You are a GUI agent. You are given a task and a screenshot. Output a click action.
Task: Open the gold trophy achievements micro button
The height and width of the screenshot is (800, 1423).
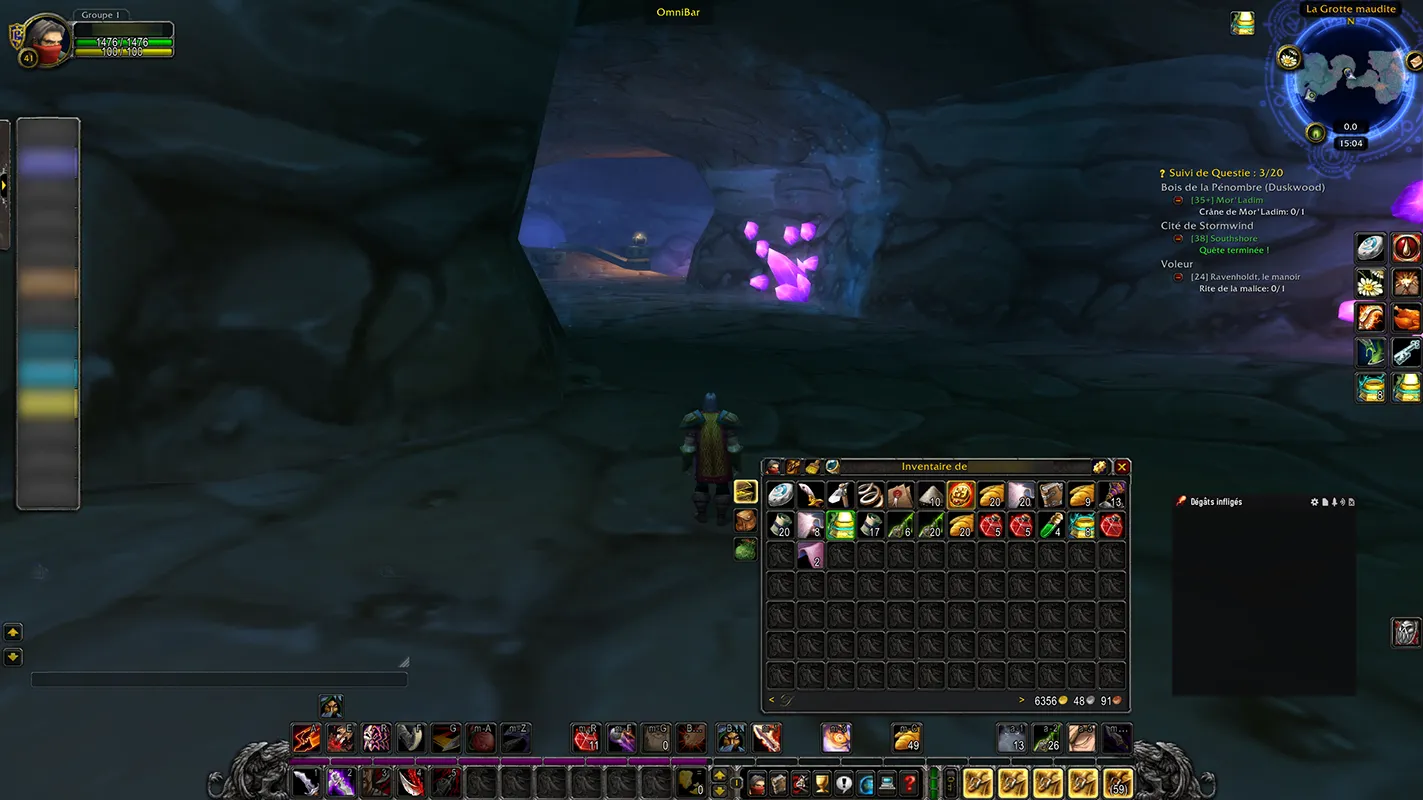822,783
